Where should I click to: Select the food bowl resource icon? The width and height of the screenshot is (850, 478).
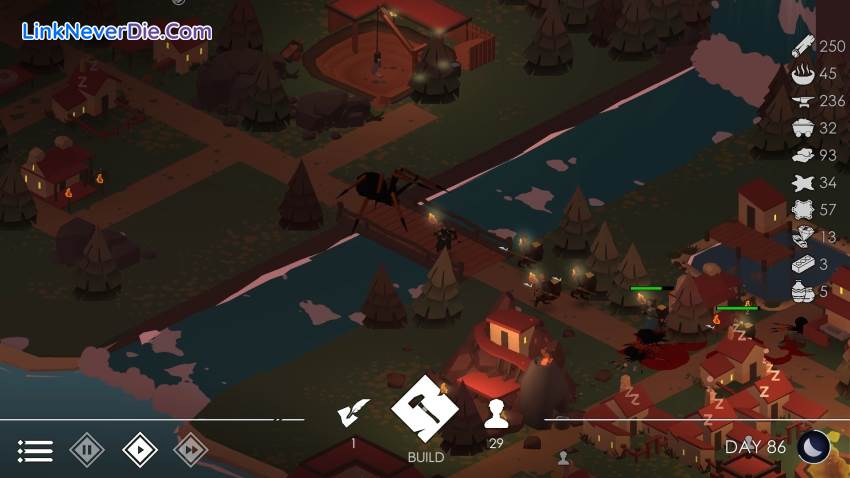click(802, 73)
